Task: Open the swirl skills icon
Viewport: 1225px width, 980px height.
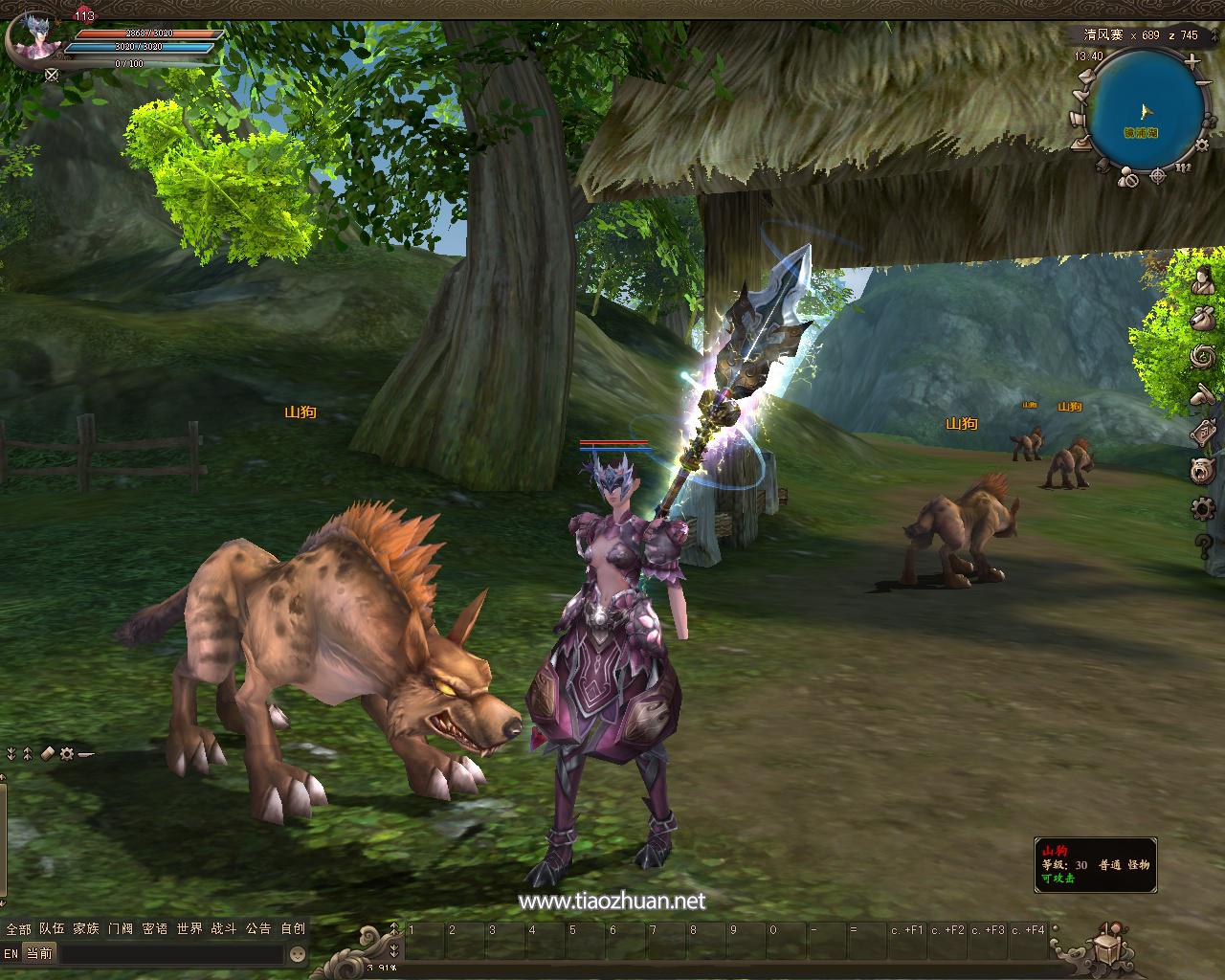Action: coord(1203,357)
